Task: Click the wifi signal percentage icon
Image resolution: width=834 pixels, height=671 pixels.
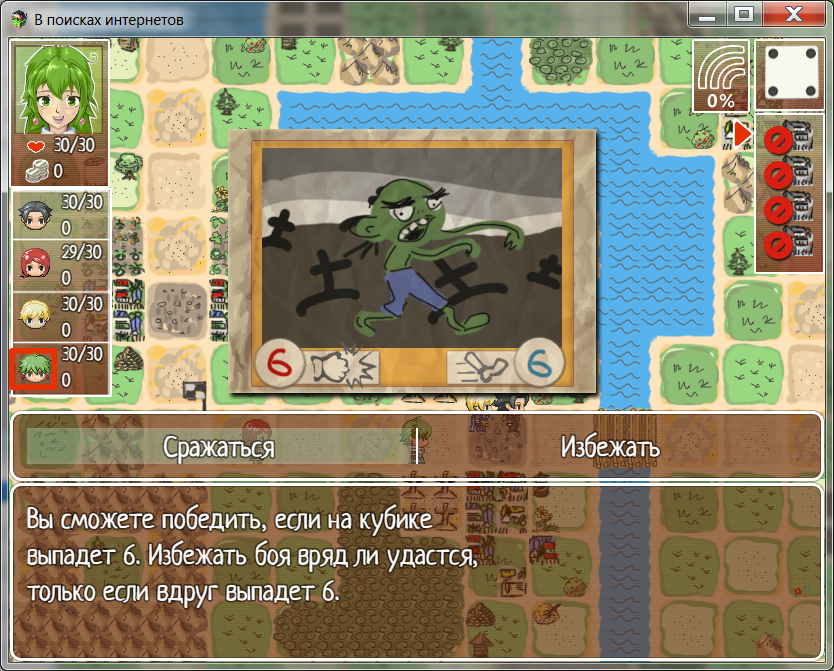Action: [721, 76]
